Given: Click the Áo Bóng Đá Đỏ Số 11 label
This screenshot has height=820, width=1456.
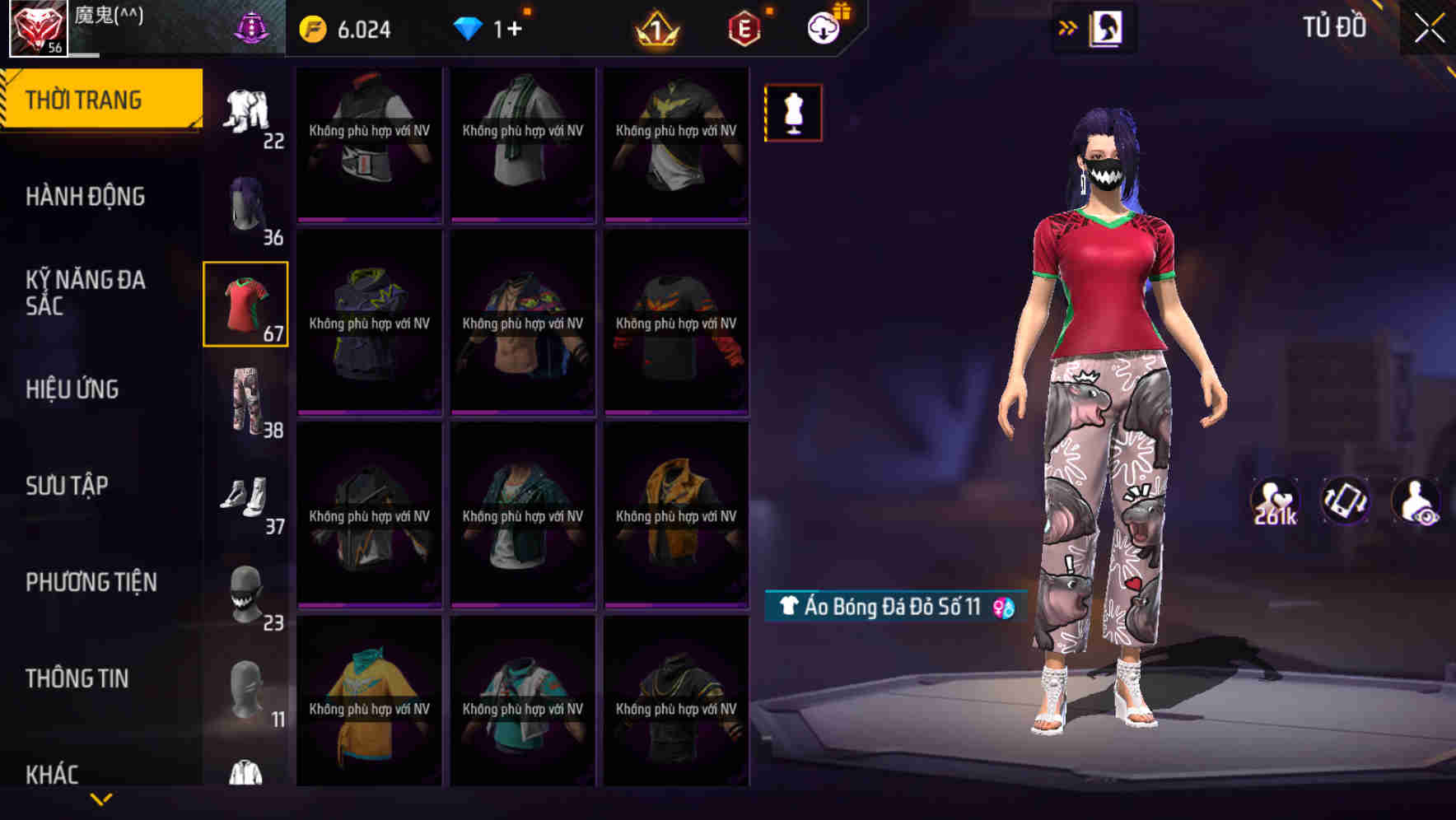Looking at the screenshot, I should pyautogui.click(x=891, y=608).
